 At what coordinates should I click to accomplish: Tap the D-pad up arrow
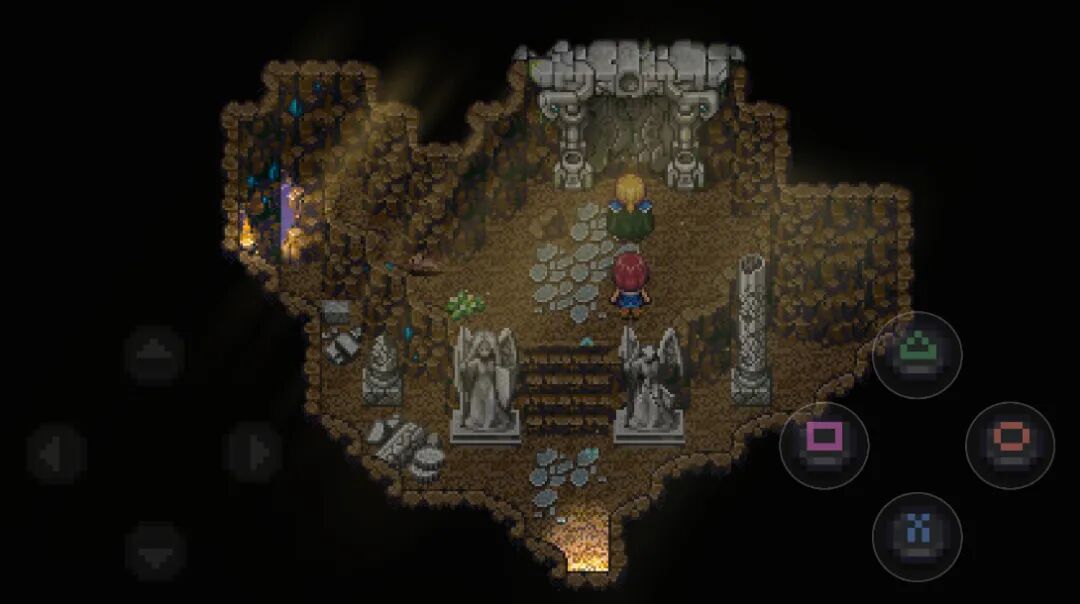tap(154, 355)
